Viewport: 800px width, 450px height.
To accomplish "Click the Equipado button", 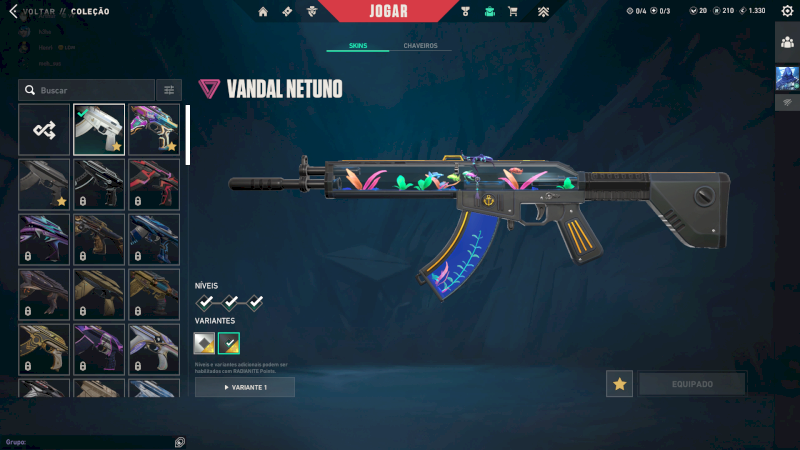I will click(x=692, y=384).
